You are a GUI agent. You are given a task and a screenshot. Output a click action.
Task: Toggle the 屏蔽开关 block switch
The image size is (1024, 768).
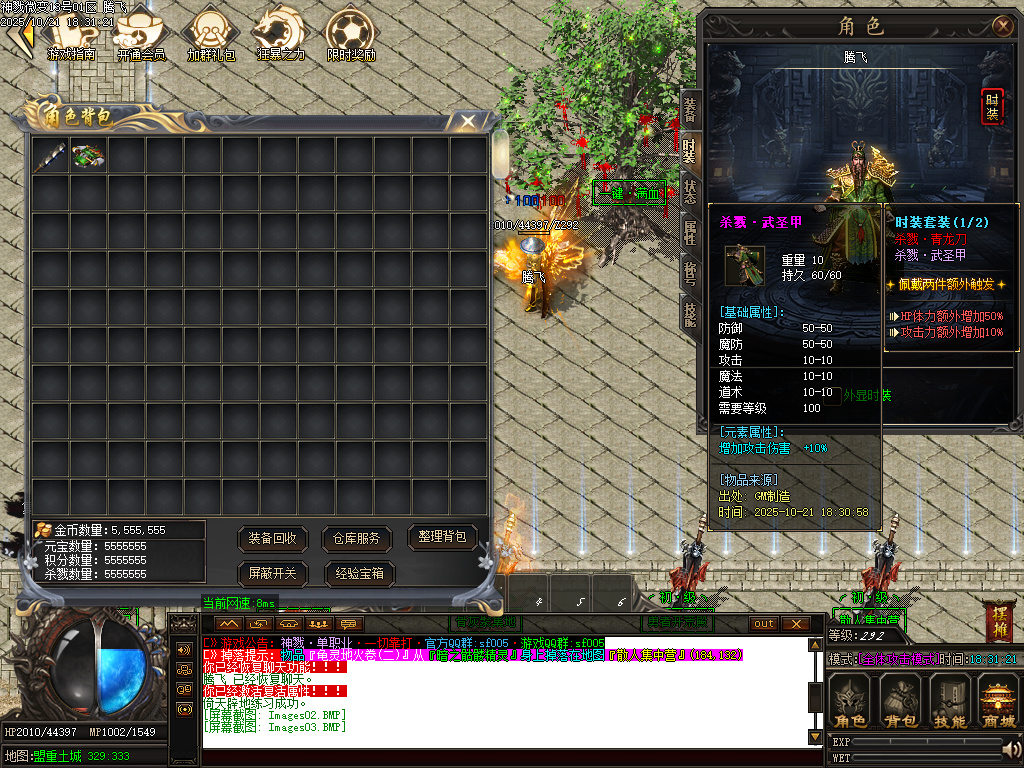[273, 573]
